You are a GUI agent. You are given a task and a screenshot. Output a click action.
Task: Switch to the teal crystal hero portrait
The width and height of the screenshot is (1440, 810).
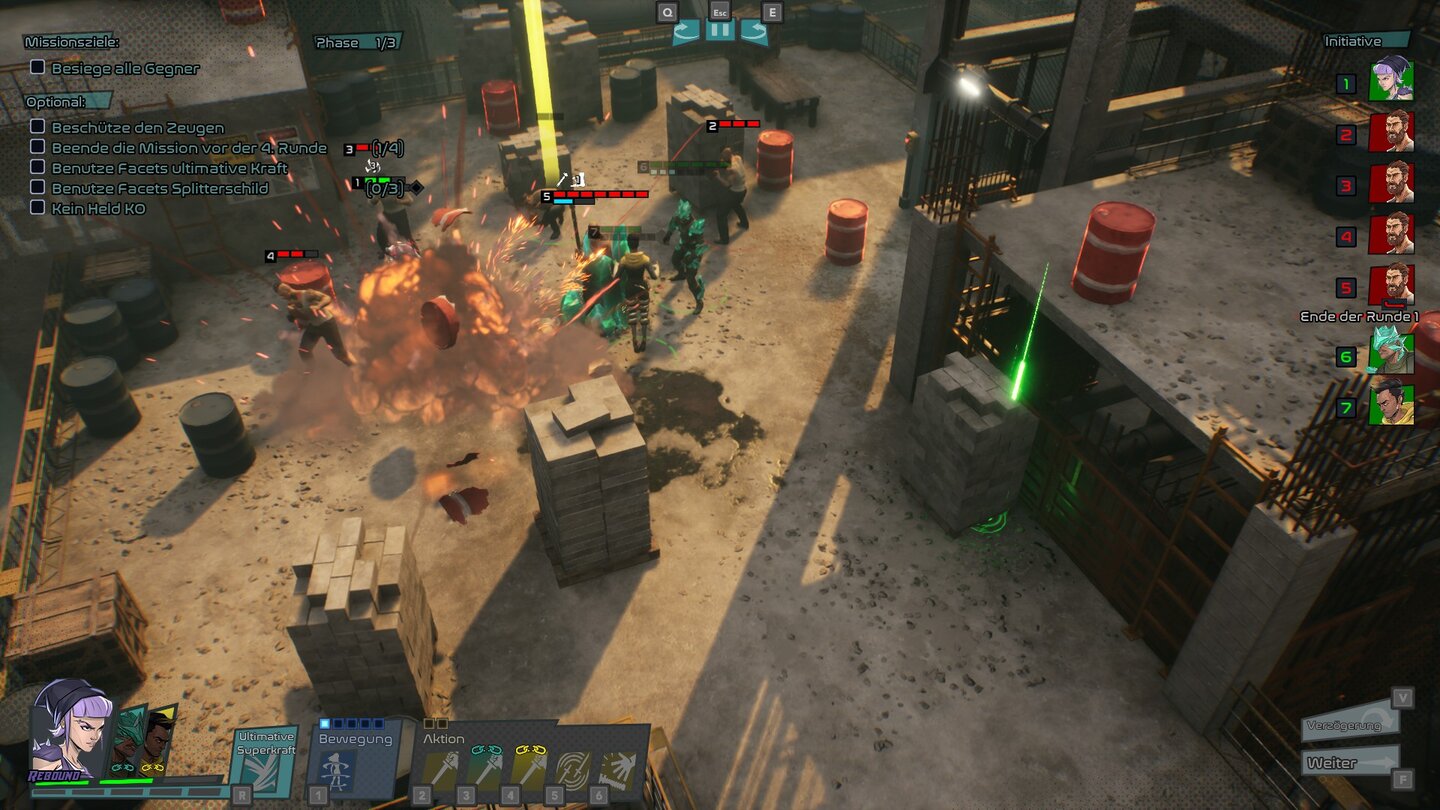127,740
